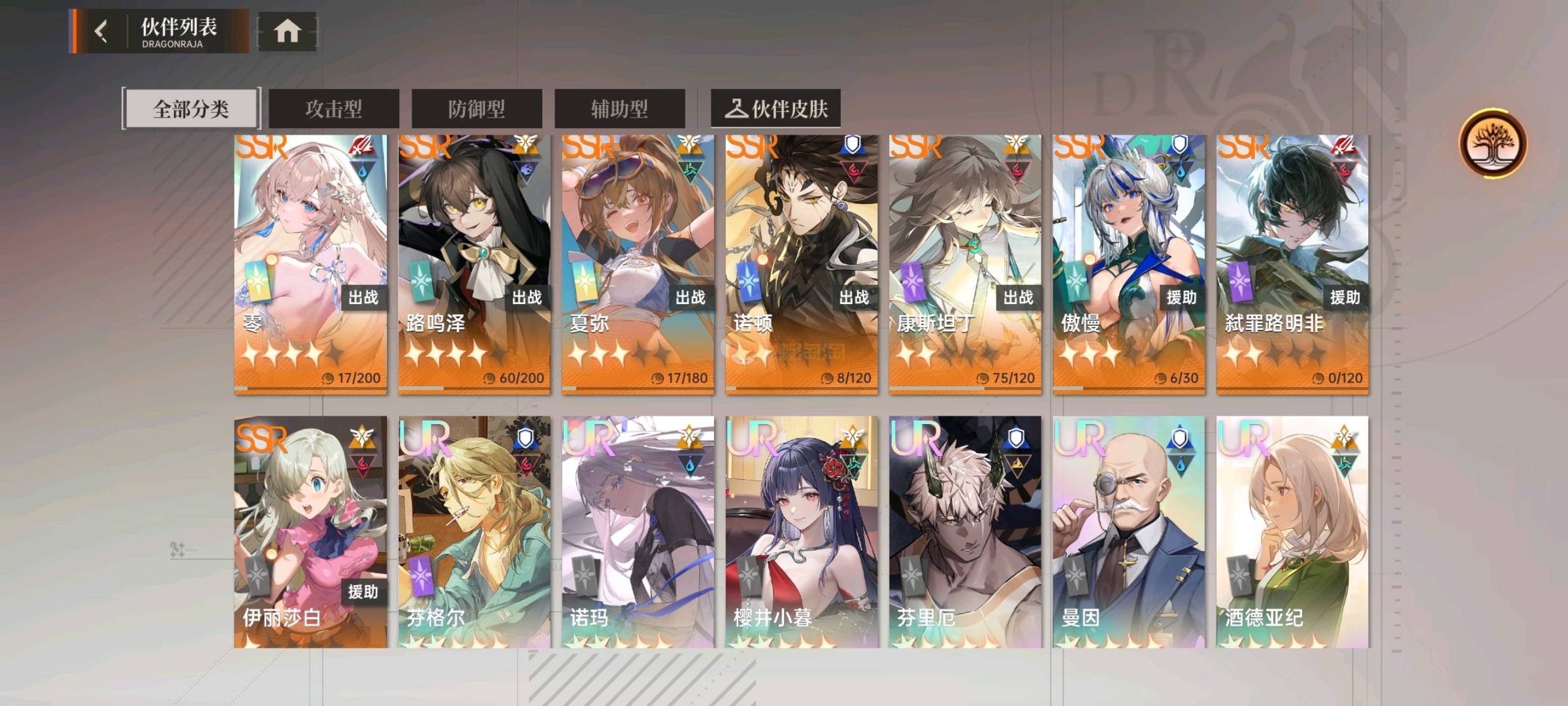Select the 傲慢 companion card
The height and width of the screenshot is (706, 1568).
point(1129,264)
